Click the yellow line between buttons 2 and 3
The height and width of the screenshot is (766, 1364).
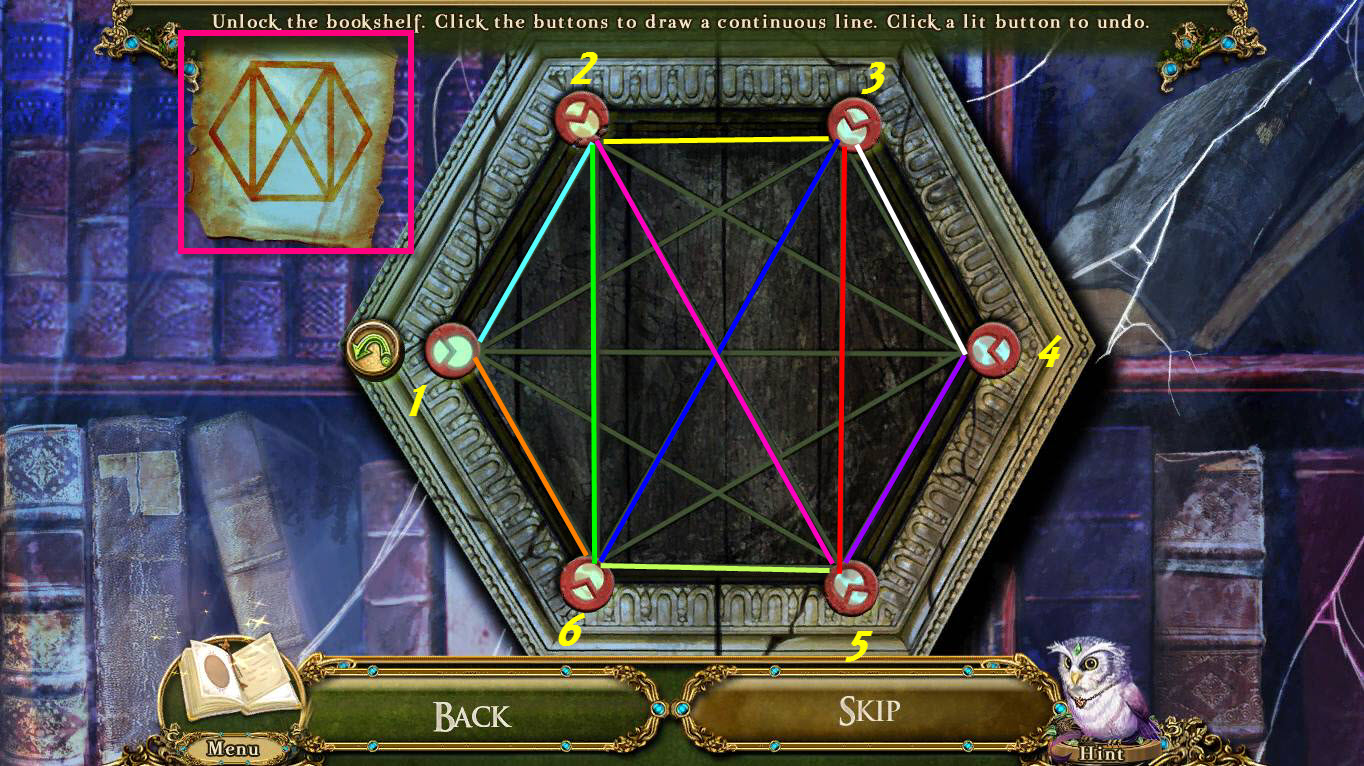pyautogui.click(x=720, y=140)
